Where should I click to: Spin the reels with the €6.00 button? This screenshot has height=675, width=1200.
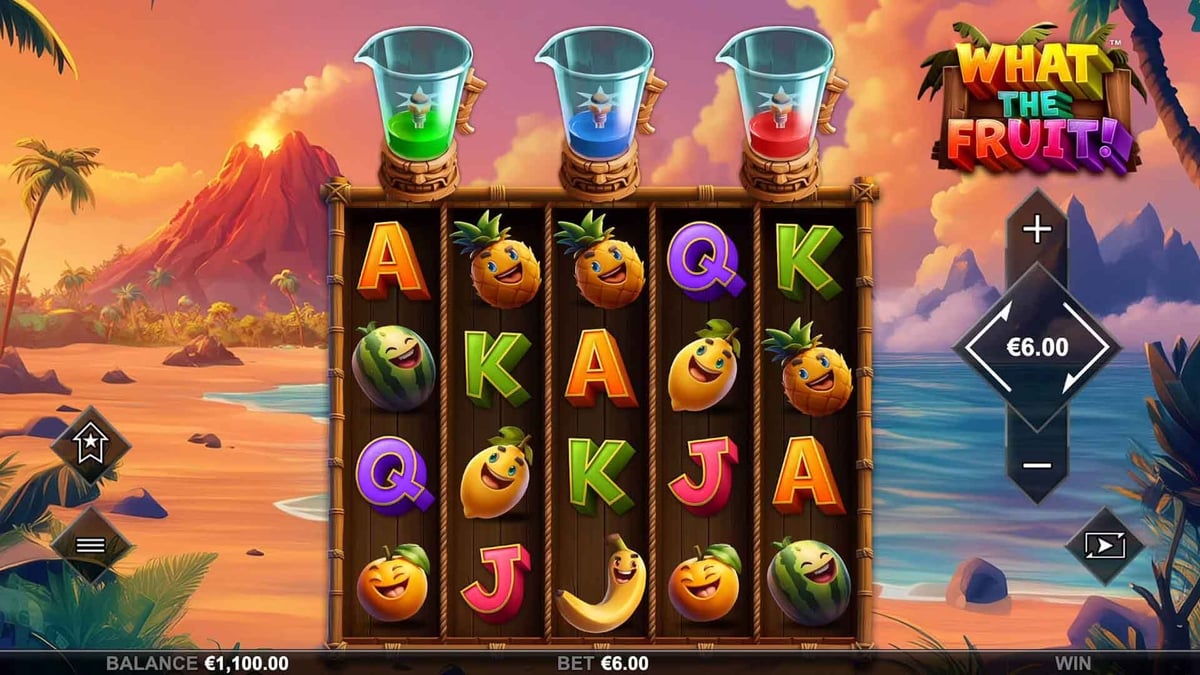pyautogui.click(x=1037, y=348)
